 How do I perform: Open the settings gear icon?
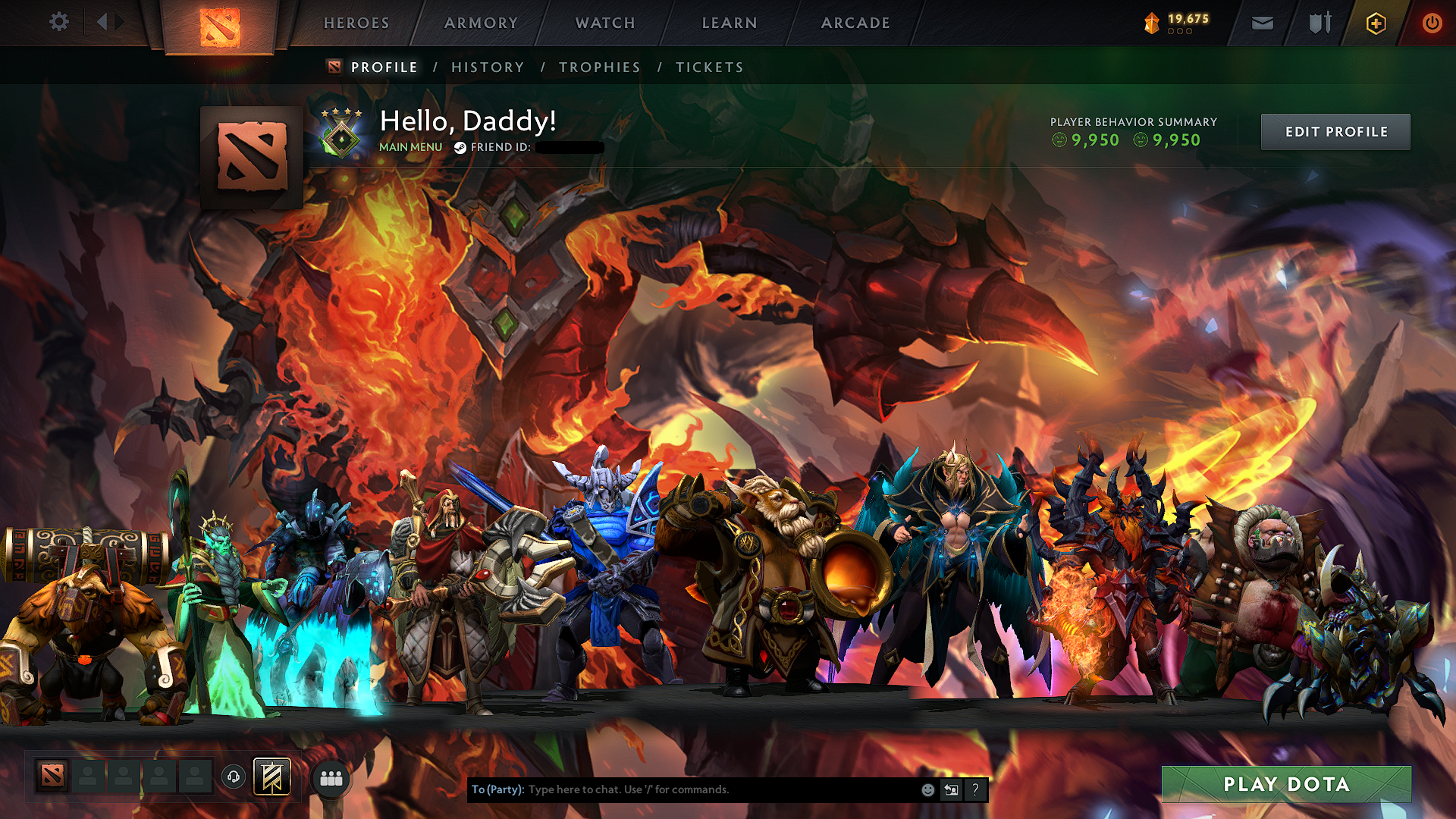pyautogui.click(x=58, y=22)
